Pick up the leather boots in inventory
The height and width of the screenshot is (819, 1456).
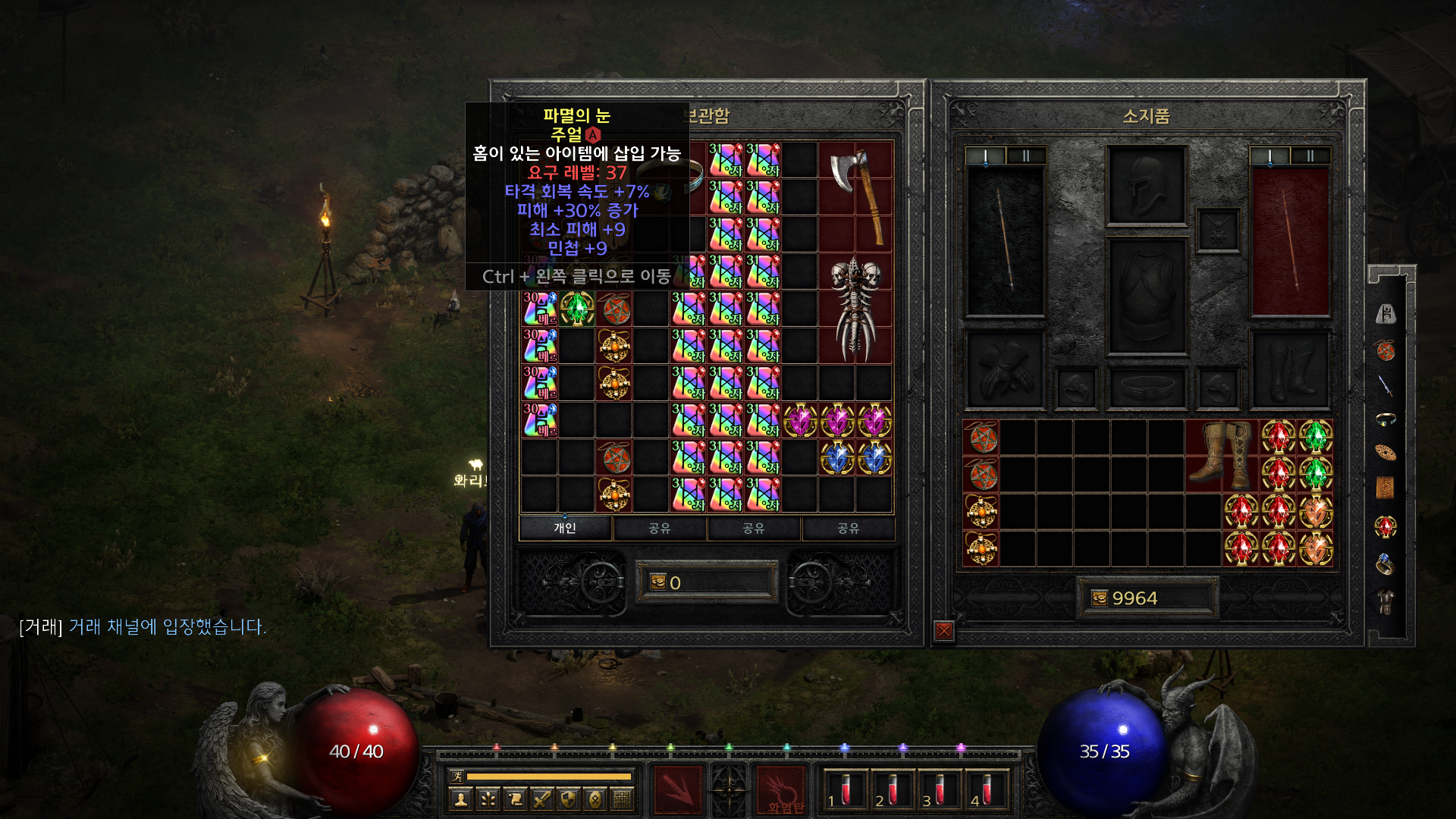1222,455
